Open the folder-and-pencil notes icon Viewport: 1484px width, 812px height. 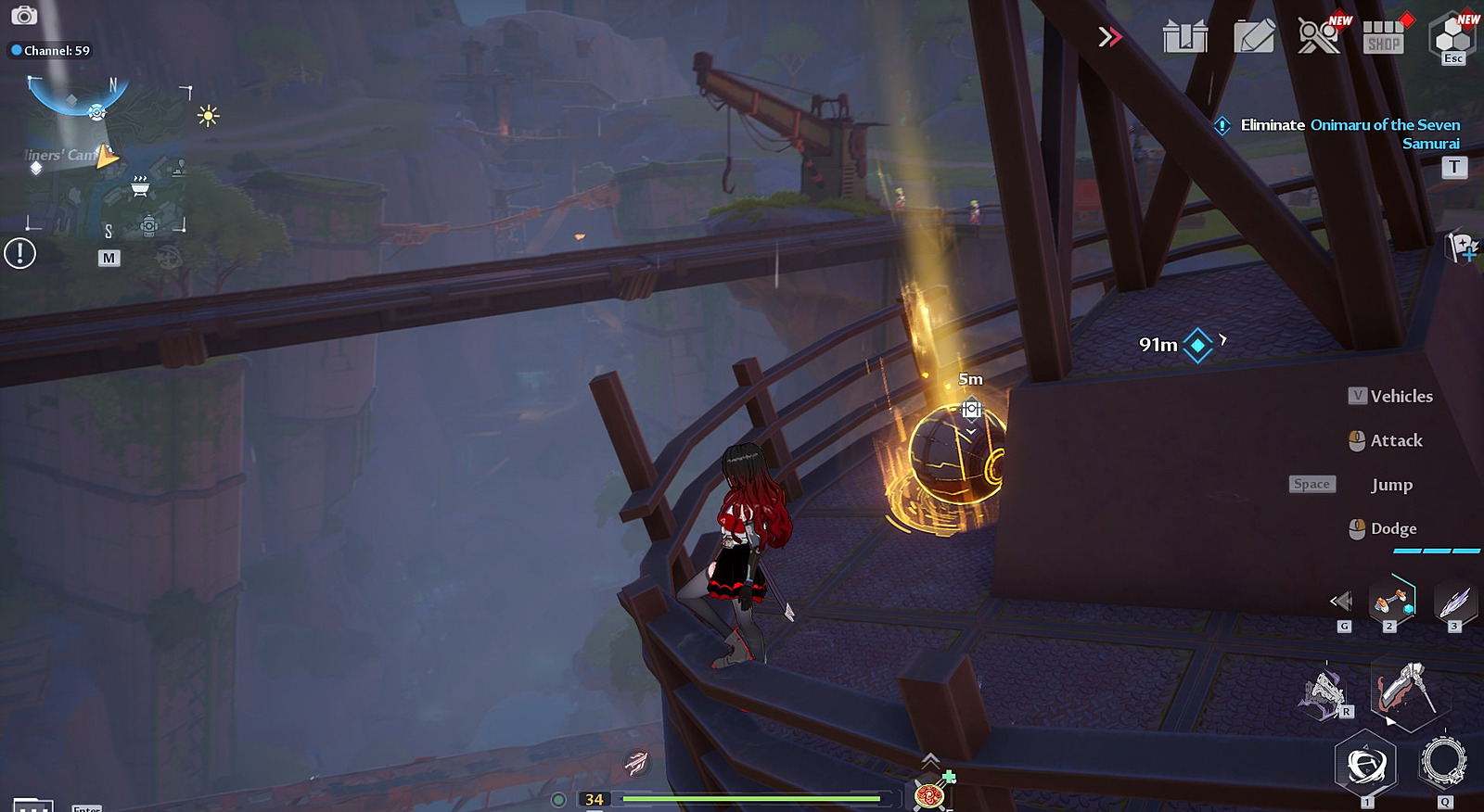1254,37
